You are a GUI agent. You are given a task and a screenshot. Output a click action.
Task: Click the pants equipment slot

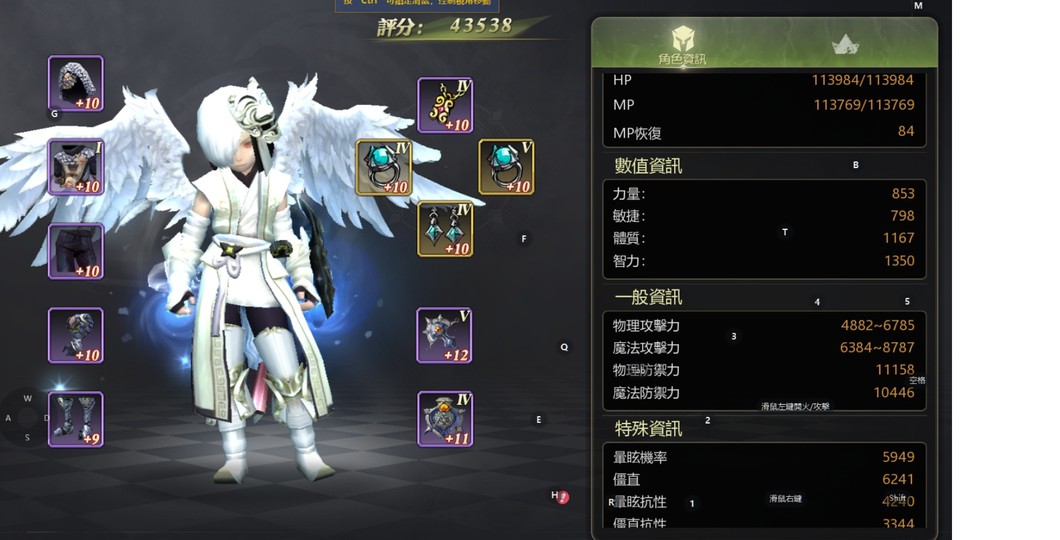click(x=76, y=251)
